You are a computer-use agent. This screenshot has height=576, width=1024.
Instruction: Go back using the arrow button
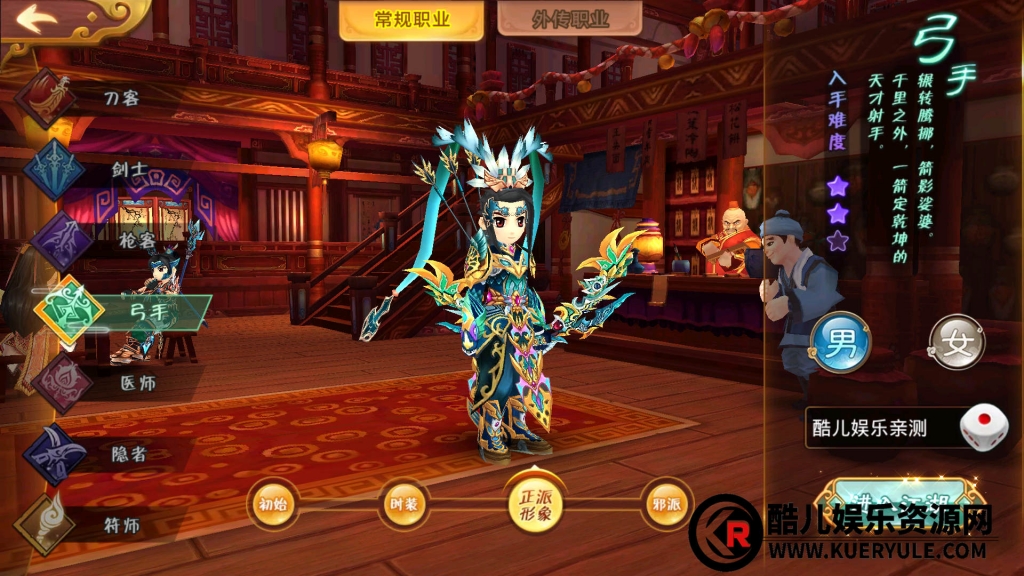tap(37, 20)
